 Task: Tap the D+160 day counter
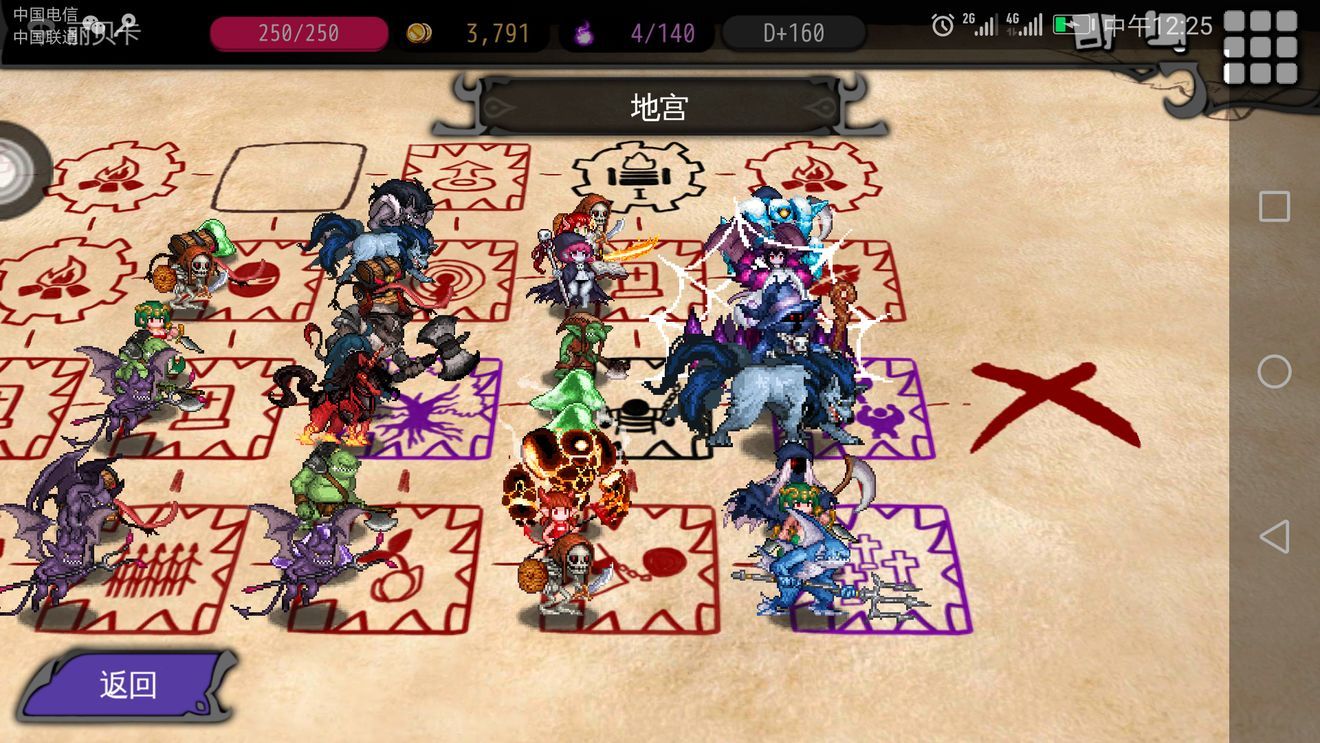click(793, 33)
